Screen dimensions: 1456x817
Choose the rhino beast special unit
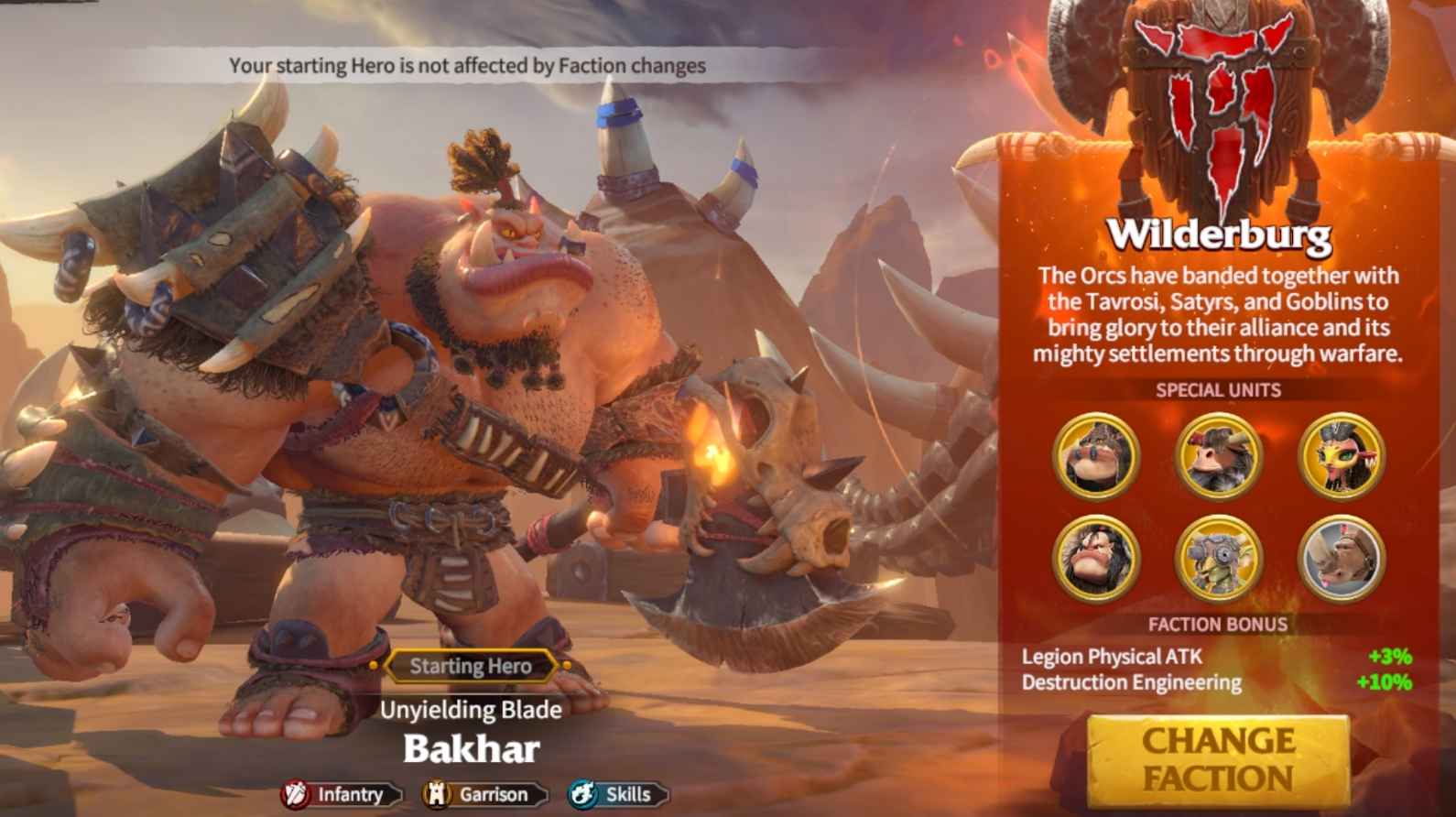1341,558
